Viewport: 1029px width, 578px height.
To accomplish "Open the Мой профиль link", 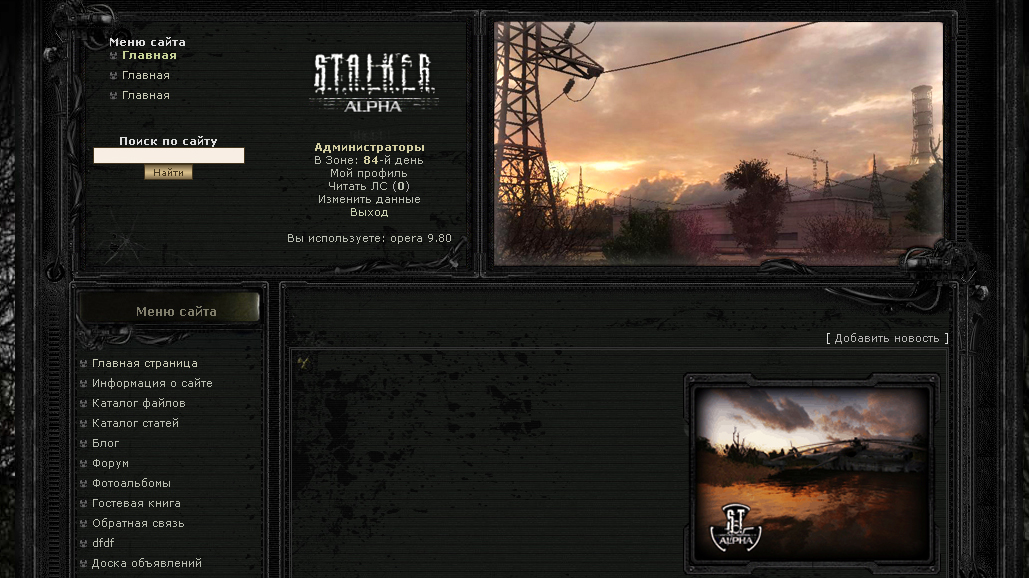I will [x=368, y=173].
